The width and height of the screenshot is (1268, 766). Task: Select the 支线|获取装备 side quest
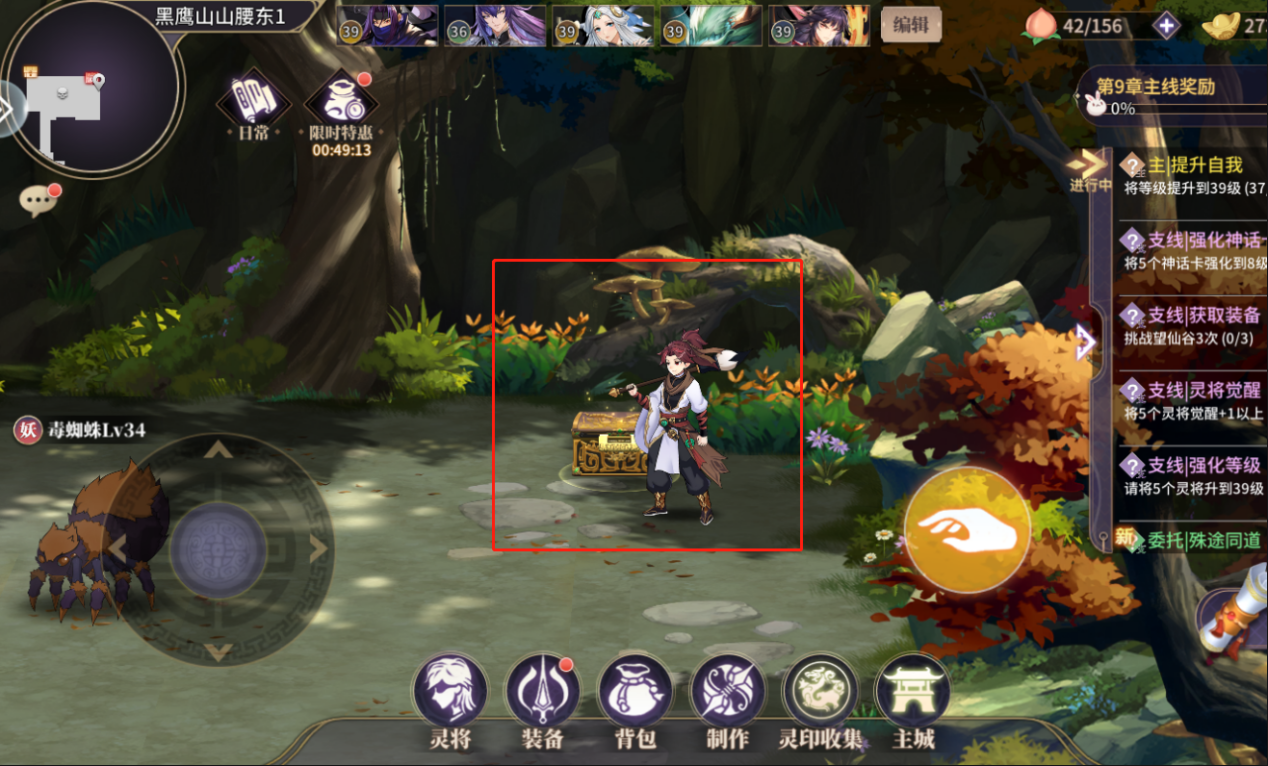[1190, 325]
